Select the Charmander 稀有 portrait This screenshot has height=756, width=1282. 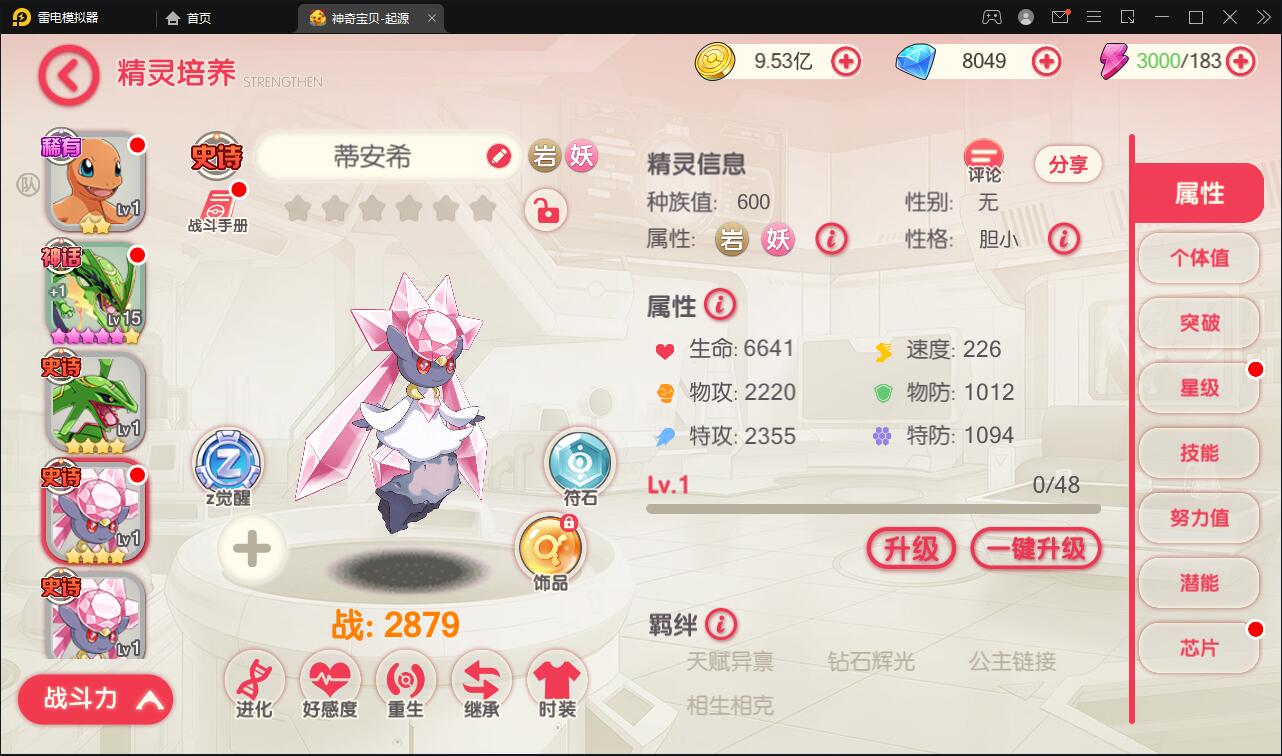[x=95, y=183]
